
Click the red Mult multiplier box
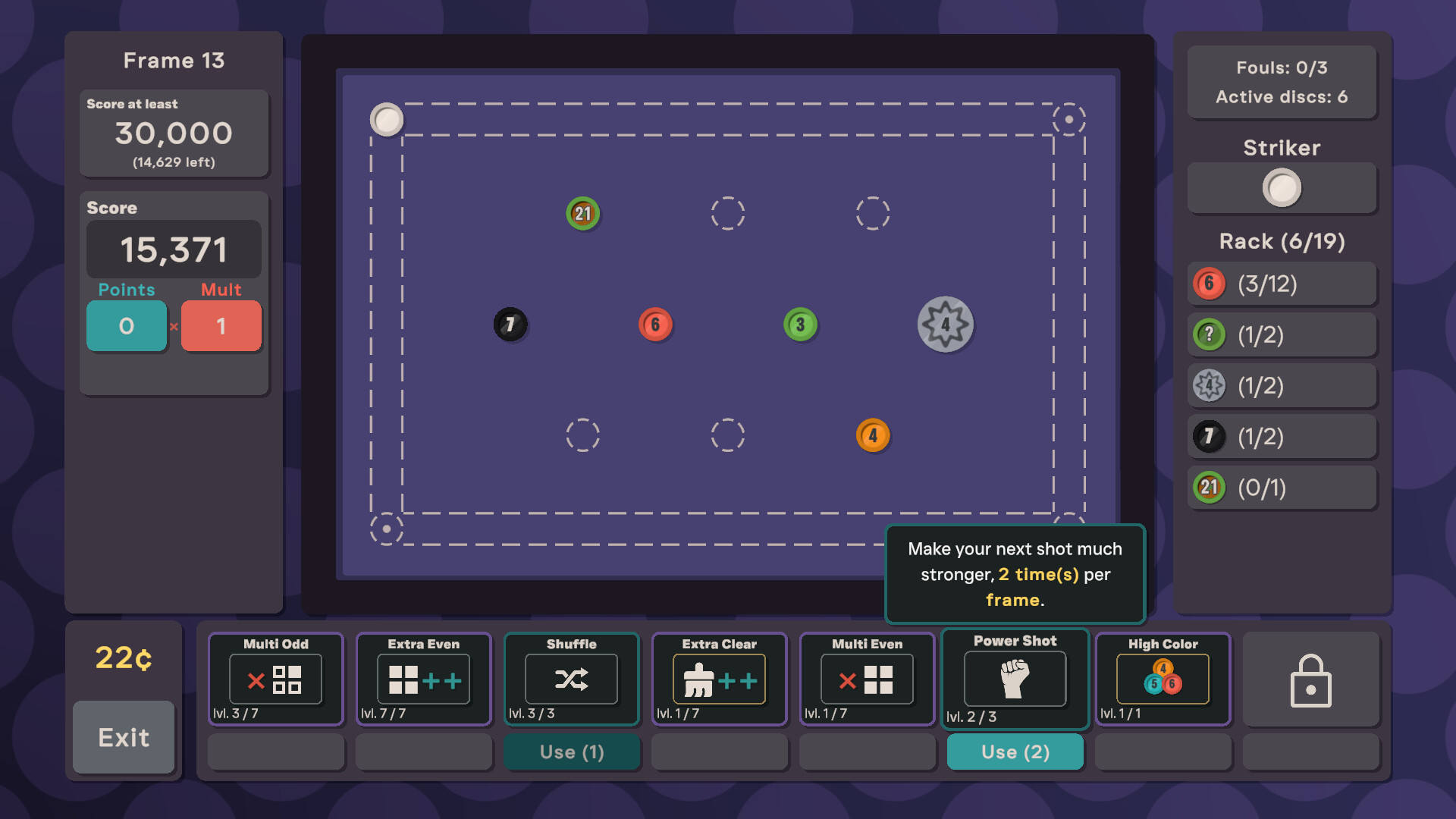[x=221, y=325]
